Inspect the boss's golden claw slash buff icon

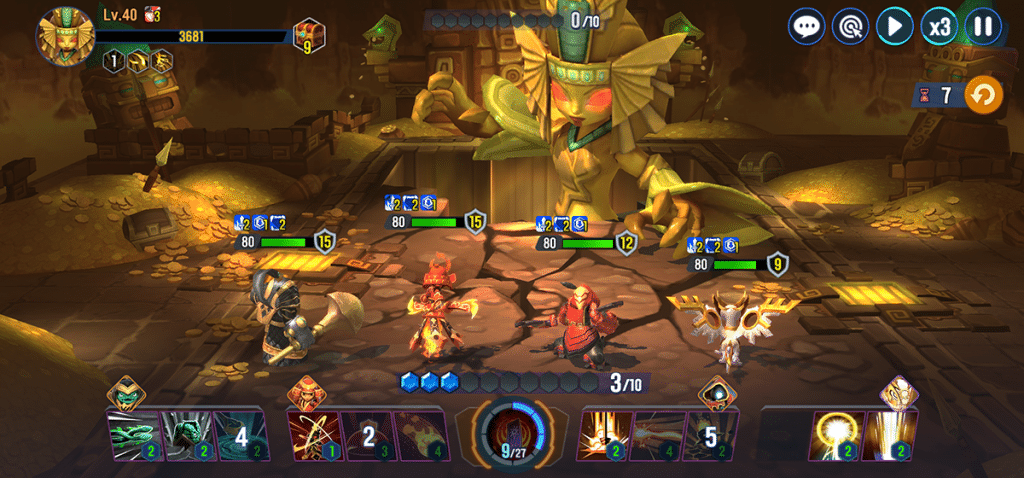point(161,62)
